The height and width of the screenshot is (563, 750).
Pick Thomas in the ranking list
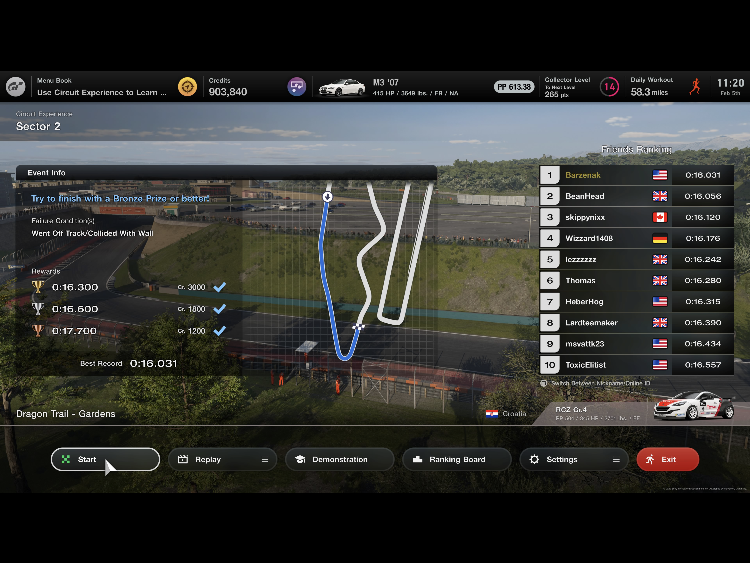(636, 280)
